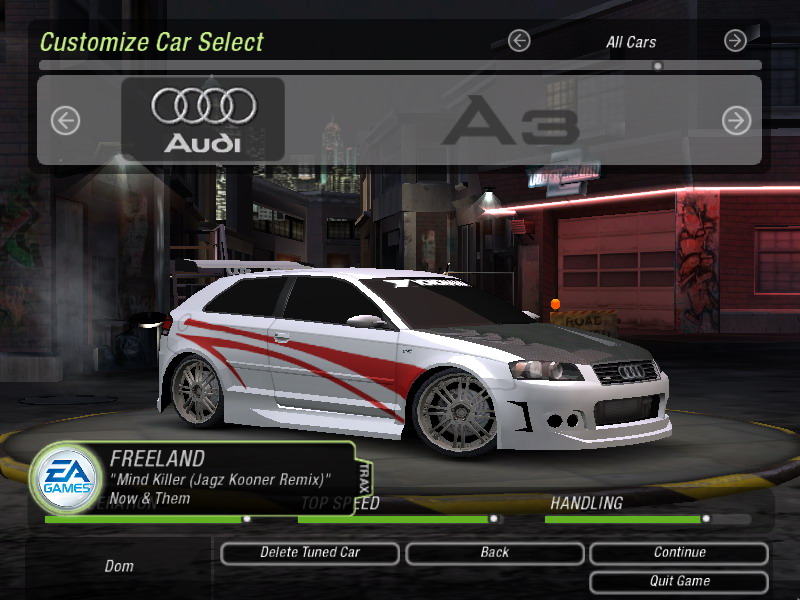Show previous car with left arrow beside Audi logo
Image resolution: width=800 pixels, height=600 pixels.
tap(65, 121)
